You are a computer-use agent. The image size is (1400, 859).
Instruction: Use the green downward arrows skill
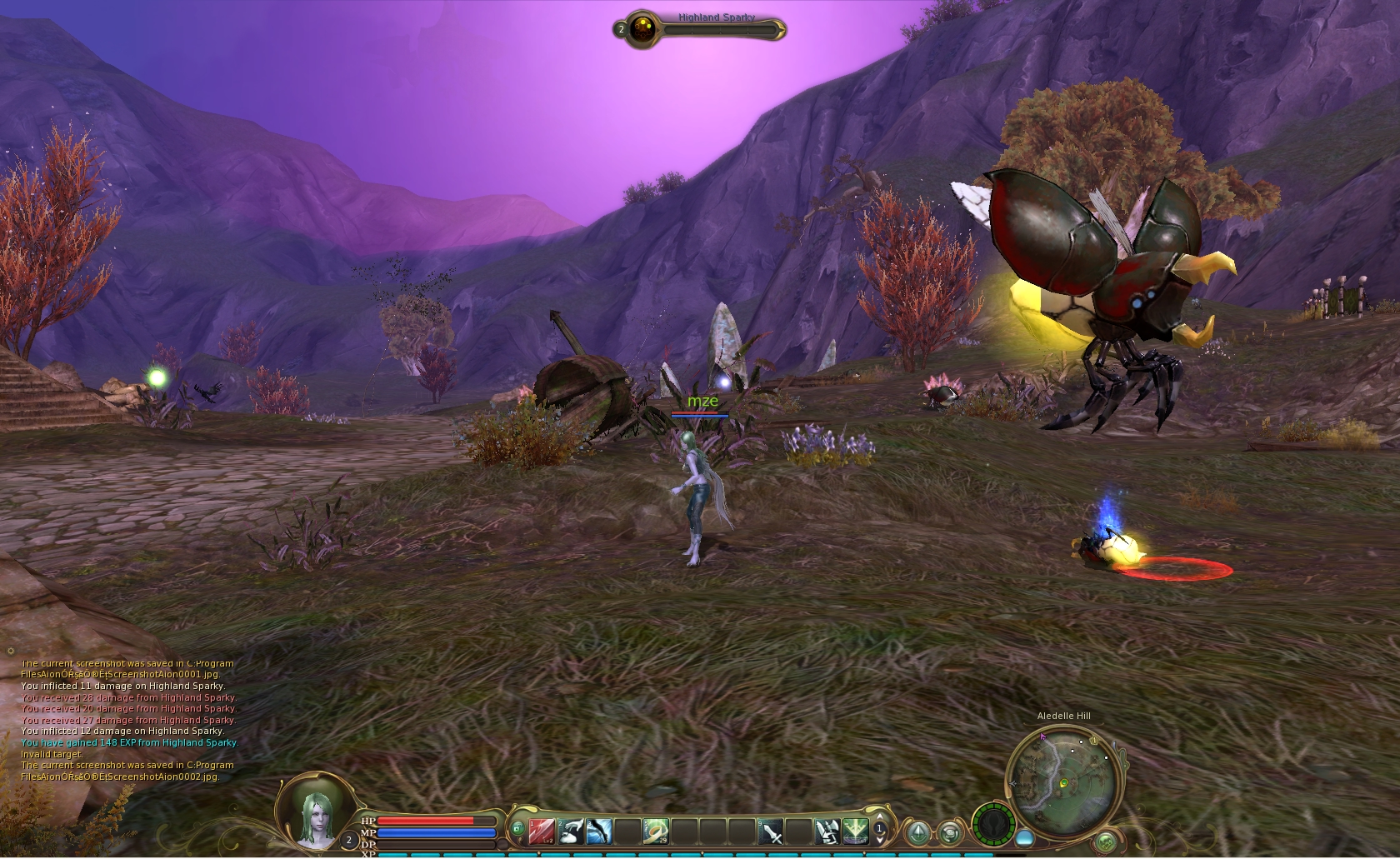click(855, 831)
